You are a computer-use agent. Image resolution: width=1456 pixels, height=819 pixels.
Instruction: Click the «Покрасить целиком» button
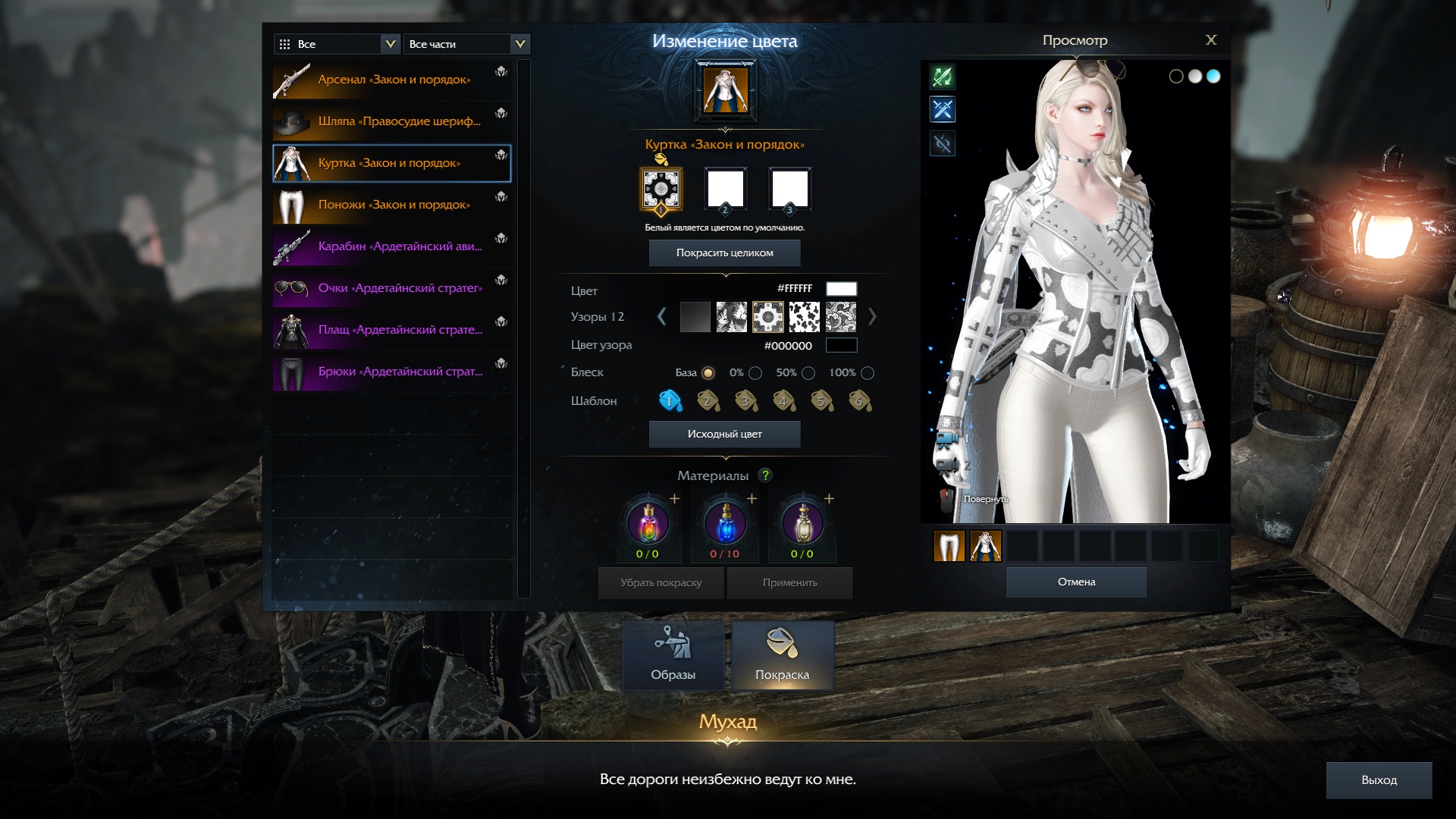coord(724,253)
